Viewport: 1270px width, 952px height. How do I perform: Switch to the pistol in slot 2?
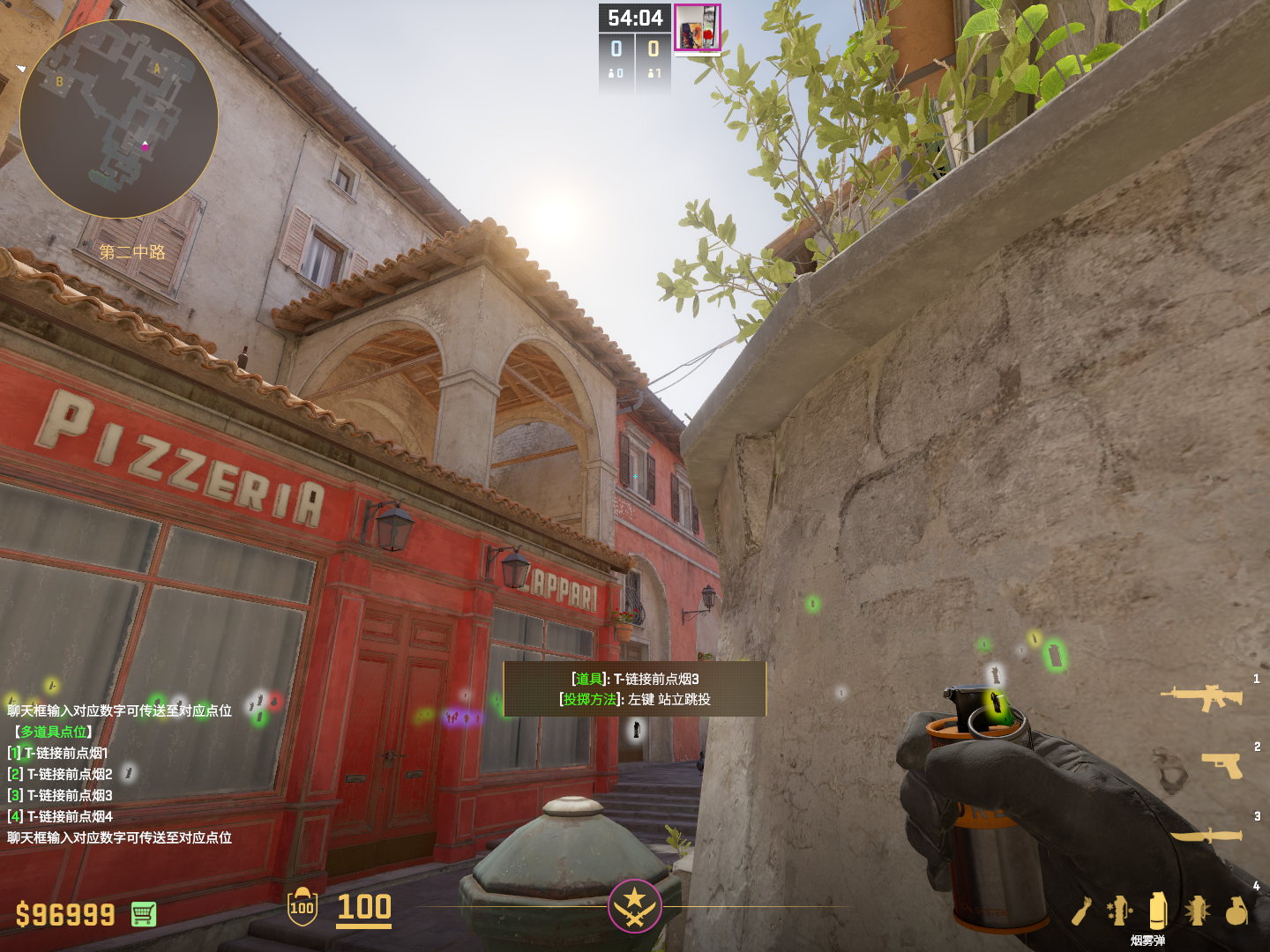[x=1221, y=764]
